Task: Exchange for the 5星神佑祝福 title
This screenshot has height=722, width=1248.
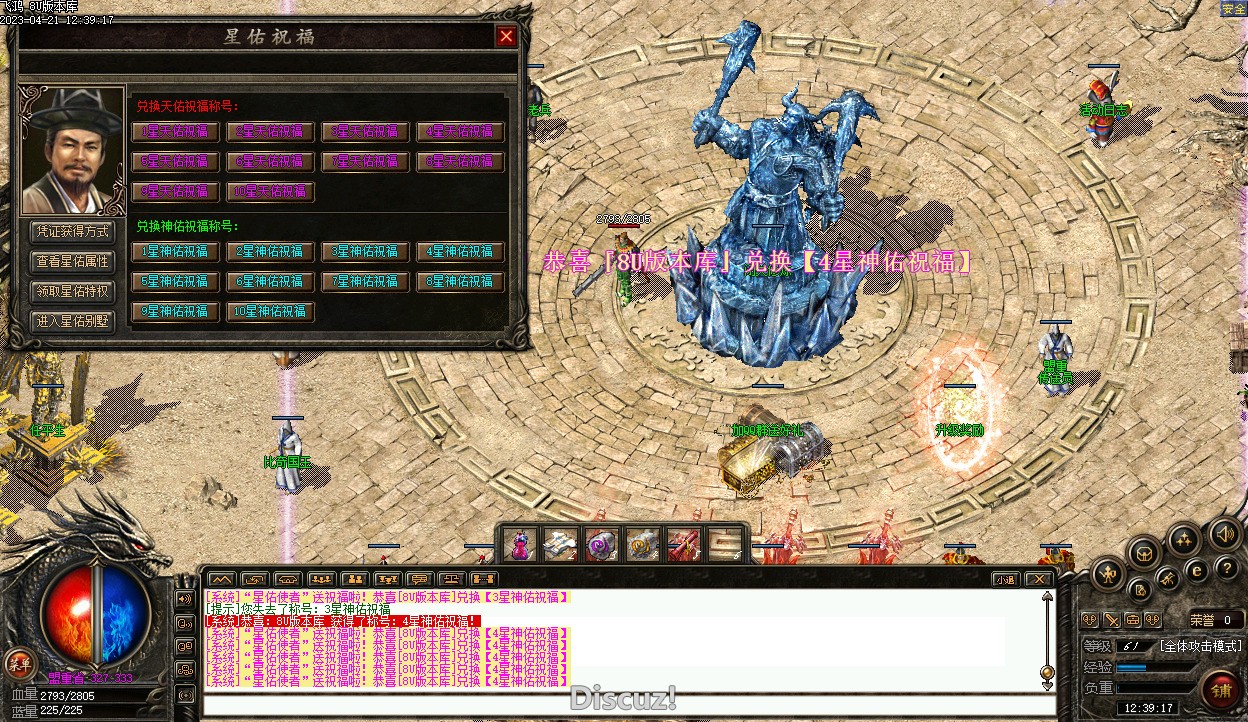Action: pos(175,281)
